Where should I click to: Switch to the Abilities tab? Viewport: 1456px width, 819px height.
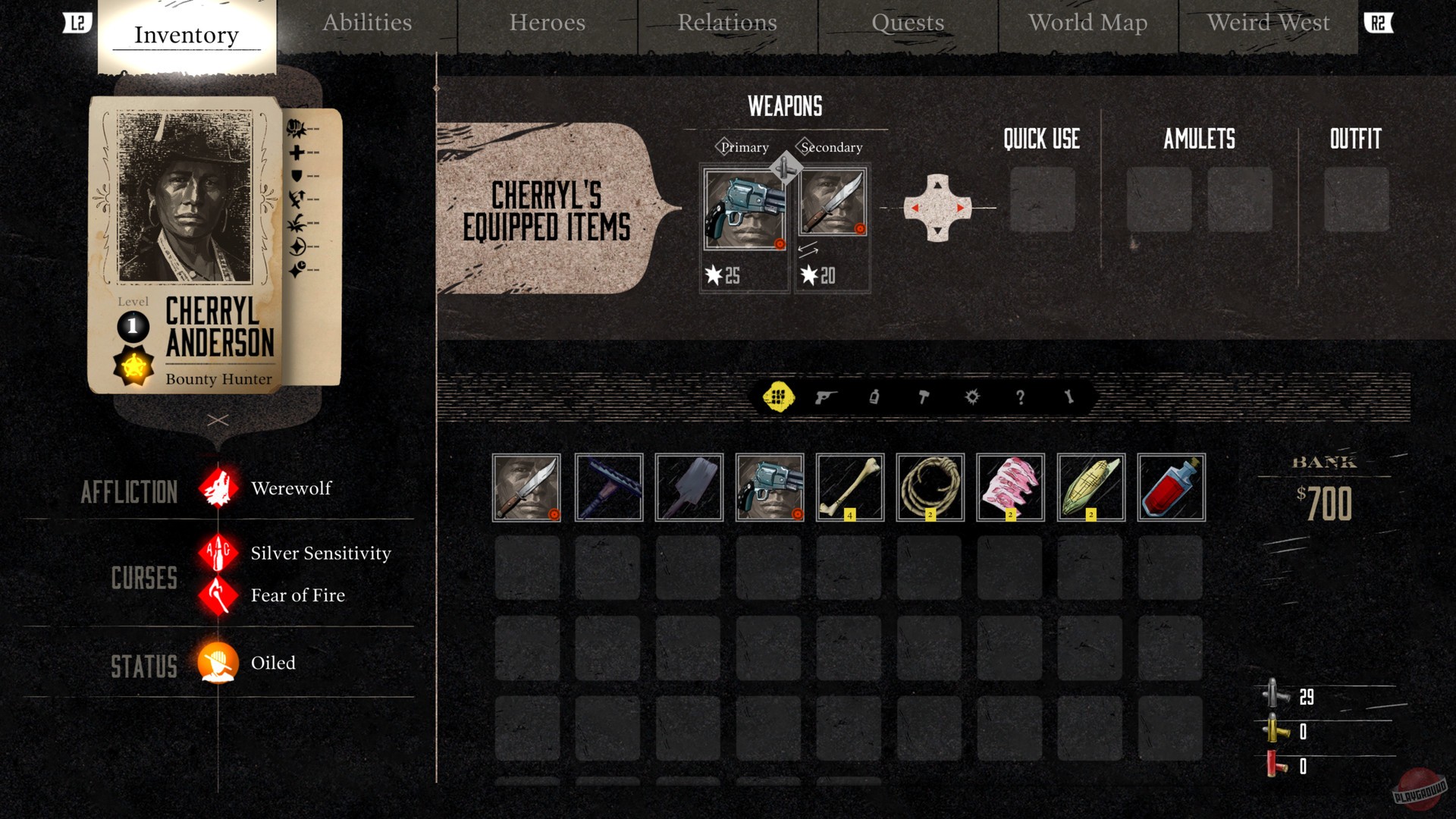[367, 24]
